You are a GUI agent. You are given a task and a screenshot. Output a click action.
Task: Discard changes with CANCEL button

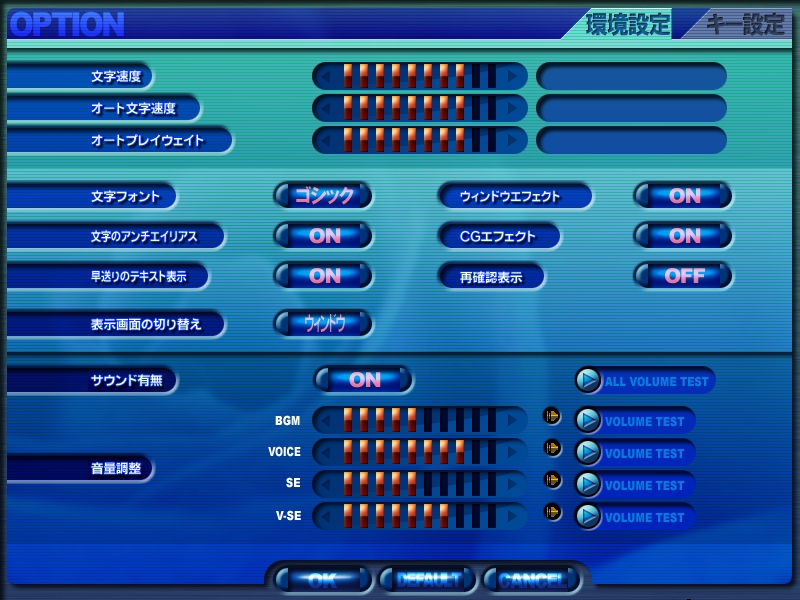(532, 580)
